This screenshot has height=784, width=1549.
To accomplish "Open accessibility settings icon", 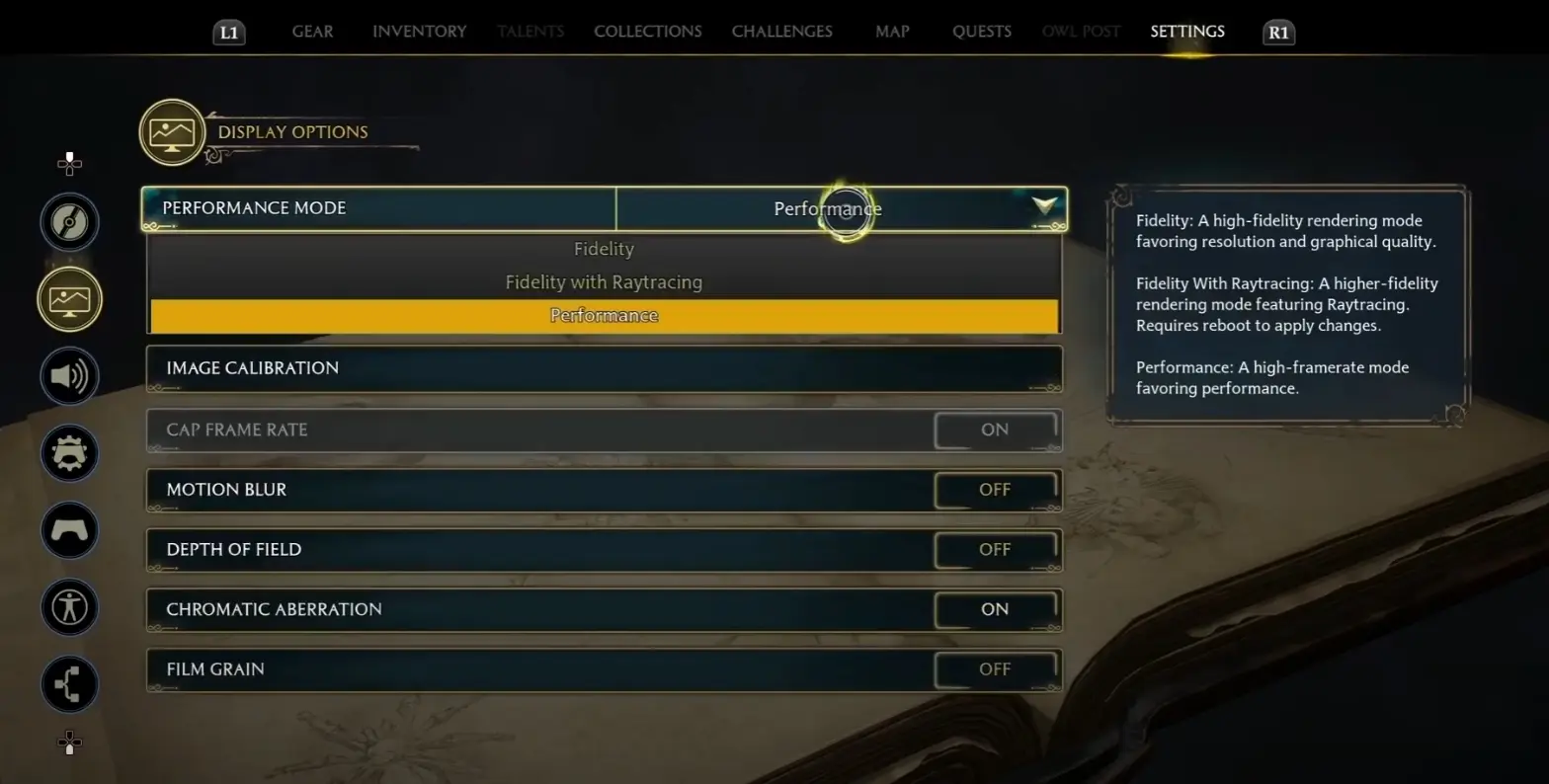I will (x=69, y=607).
